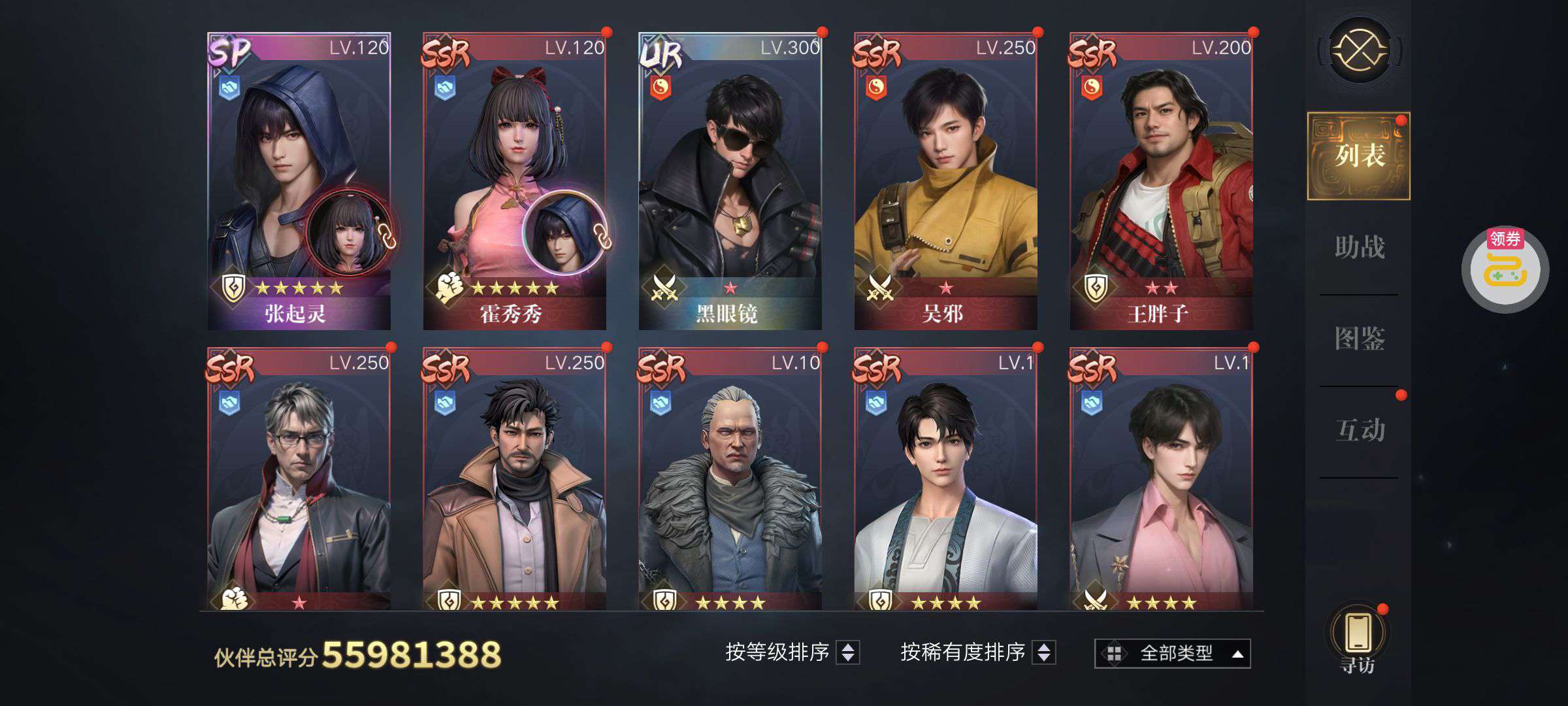Viewport: 1568px width, 706px height.
Task: Expand the 全部类型 filter dropdown
Action: coord(1173,653)
